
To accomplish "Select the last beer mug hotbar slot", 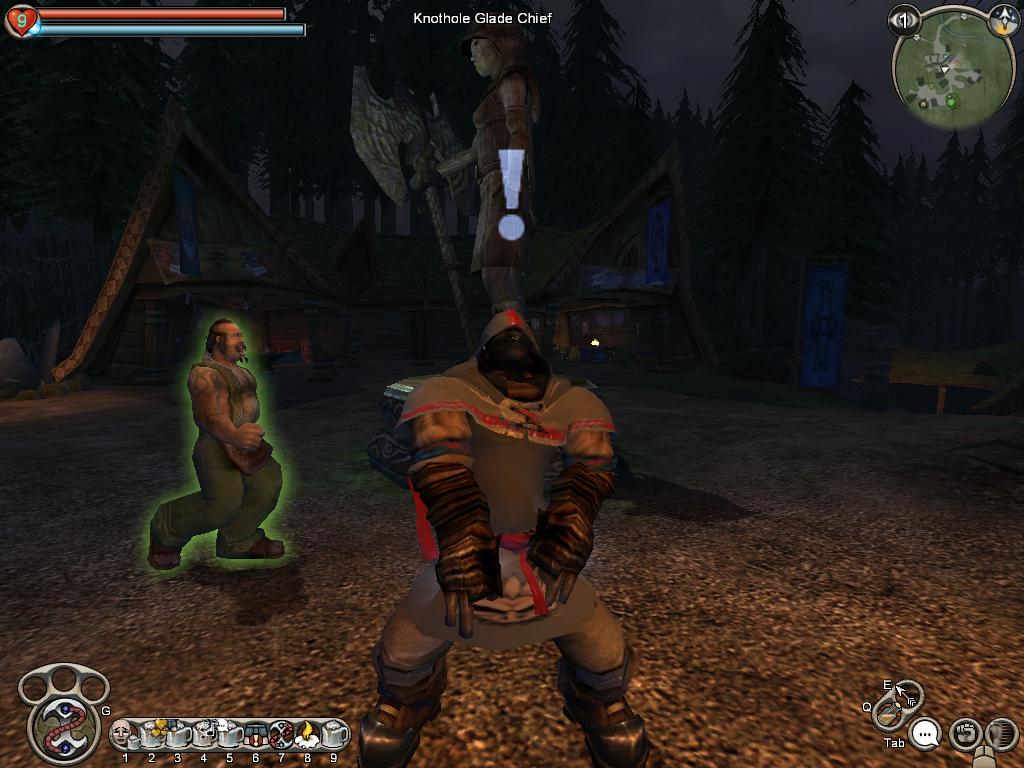I will [x=334, y=734].
